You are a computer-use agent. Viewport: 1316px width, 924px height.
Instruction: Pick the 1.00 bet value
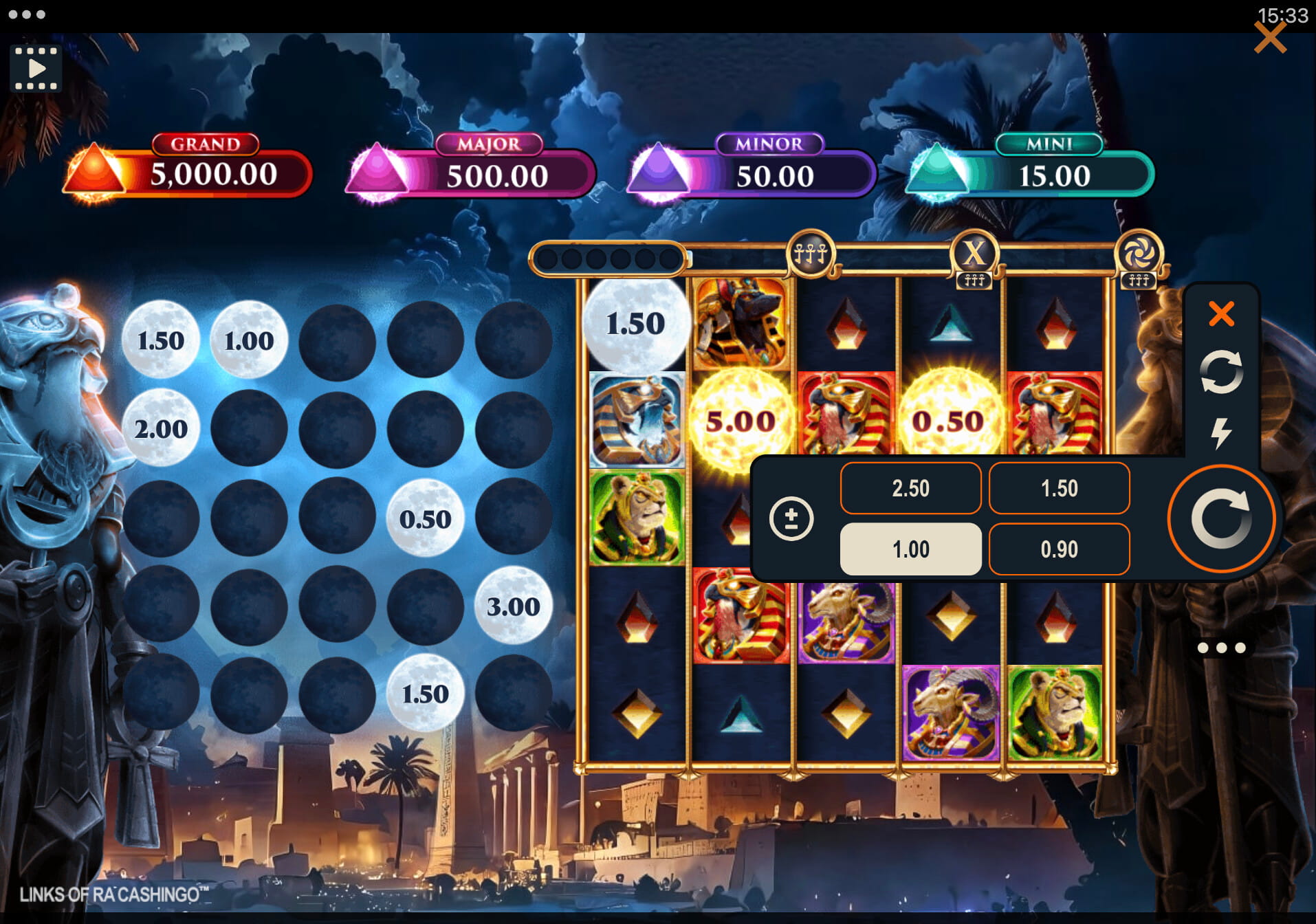tap(910, 549)
